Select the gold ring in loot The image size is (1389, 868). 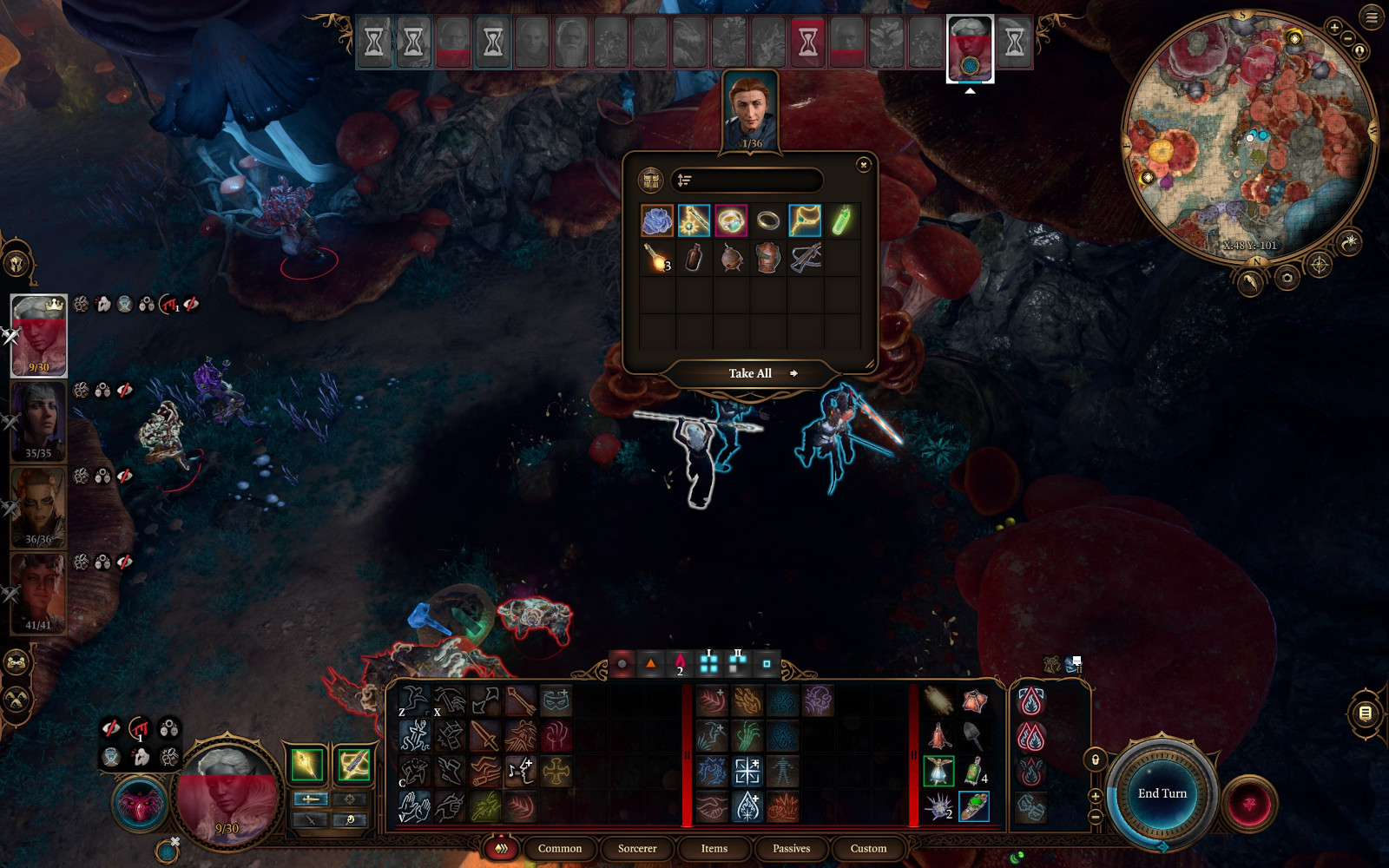[x=768, y=220]
